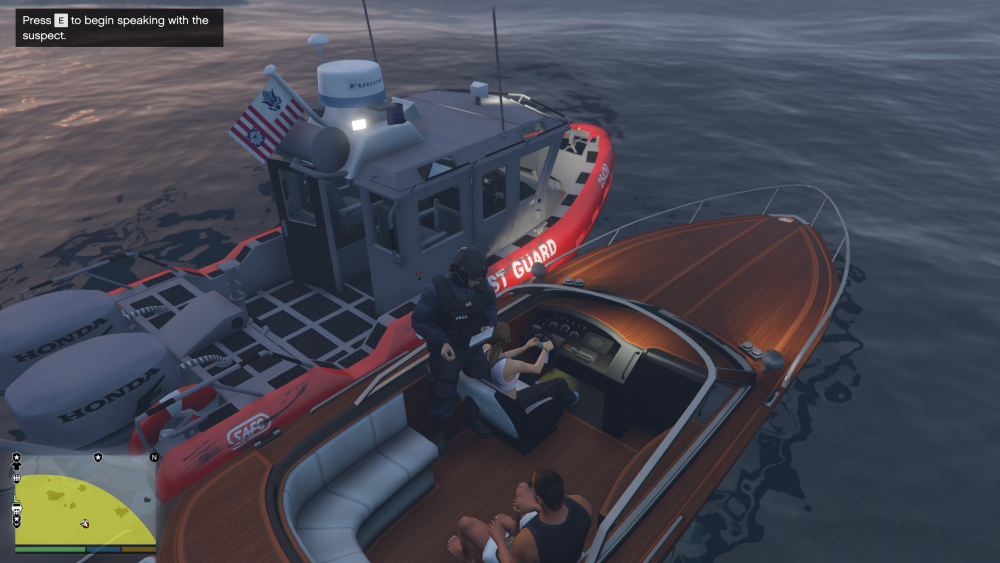Screen dimensions: 1000x563
Task: Select the clothing store t-shirt blip
Action: pyautogui.click(x=17, y=467)
